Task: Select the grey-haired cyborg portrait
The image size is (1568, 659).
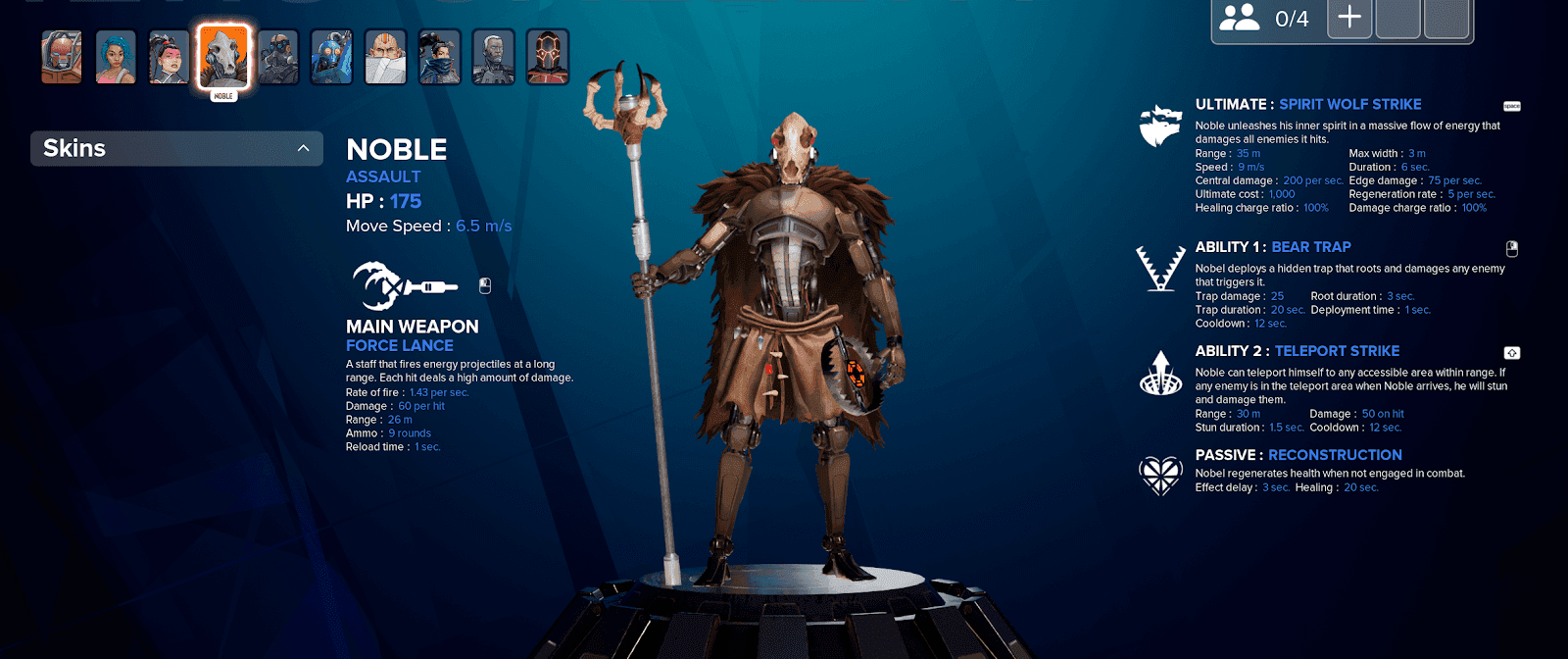Action: (x=493, y=57)
